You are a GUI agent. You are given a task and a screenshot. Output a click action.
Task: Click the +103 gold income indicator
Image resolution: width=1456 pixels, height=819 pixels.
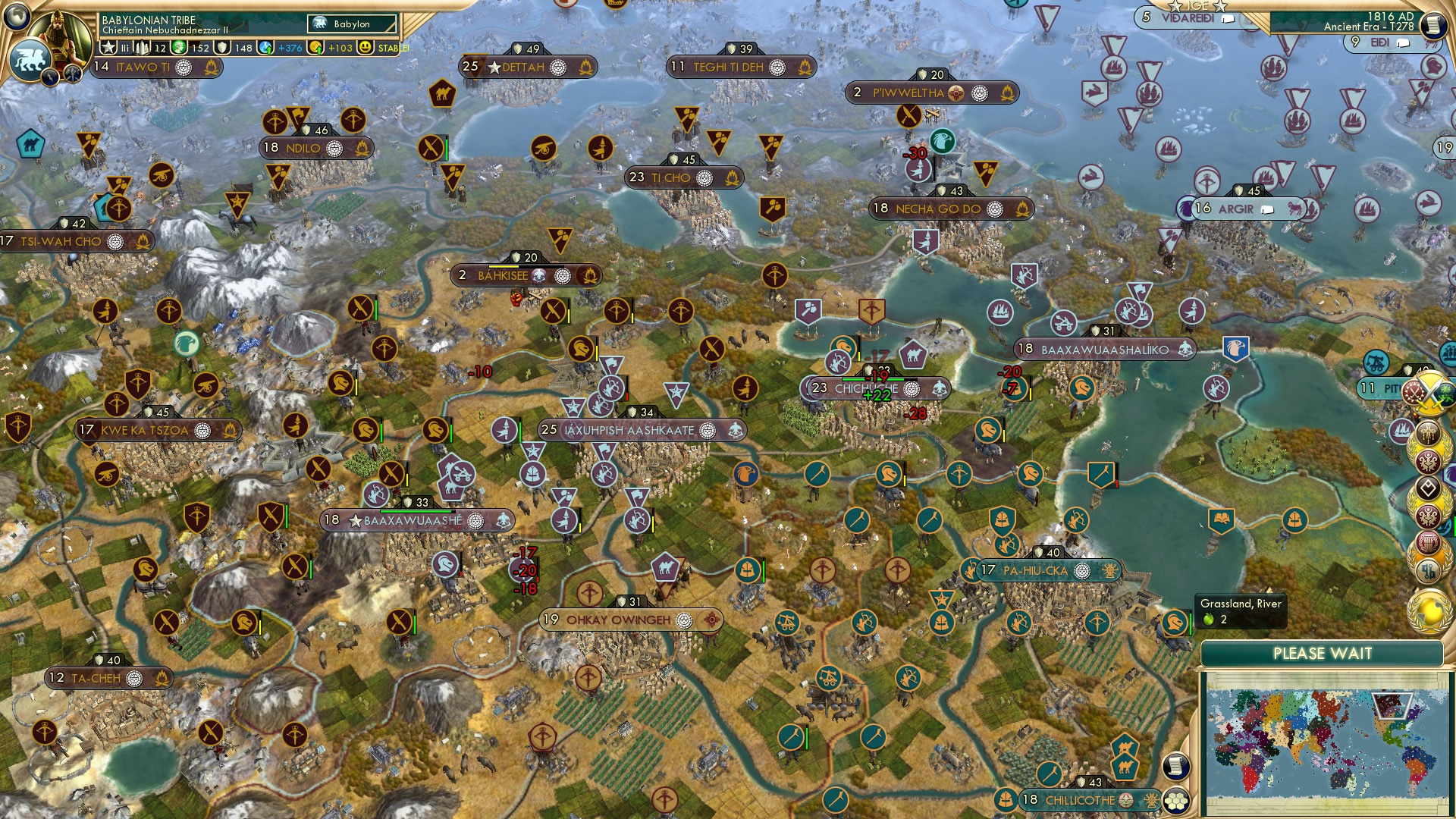tap(341, 47)
